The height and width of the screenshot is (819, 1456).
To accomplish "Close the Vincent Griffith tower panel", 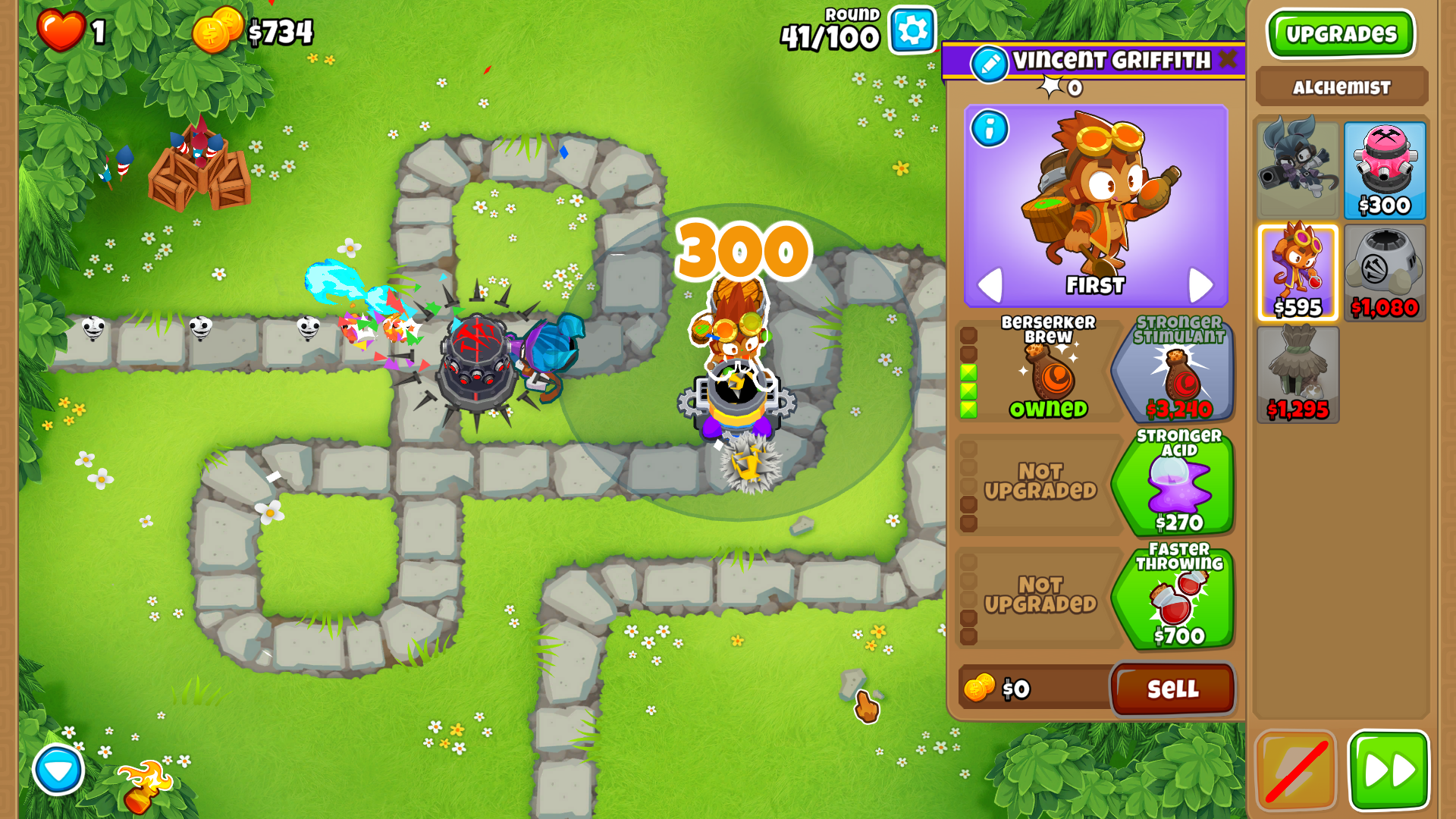I will 1228,60.
